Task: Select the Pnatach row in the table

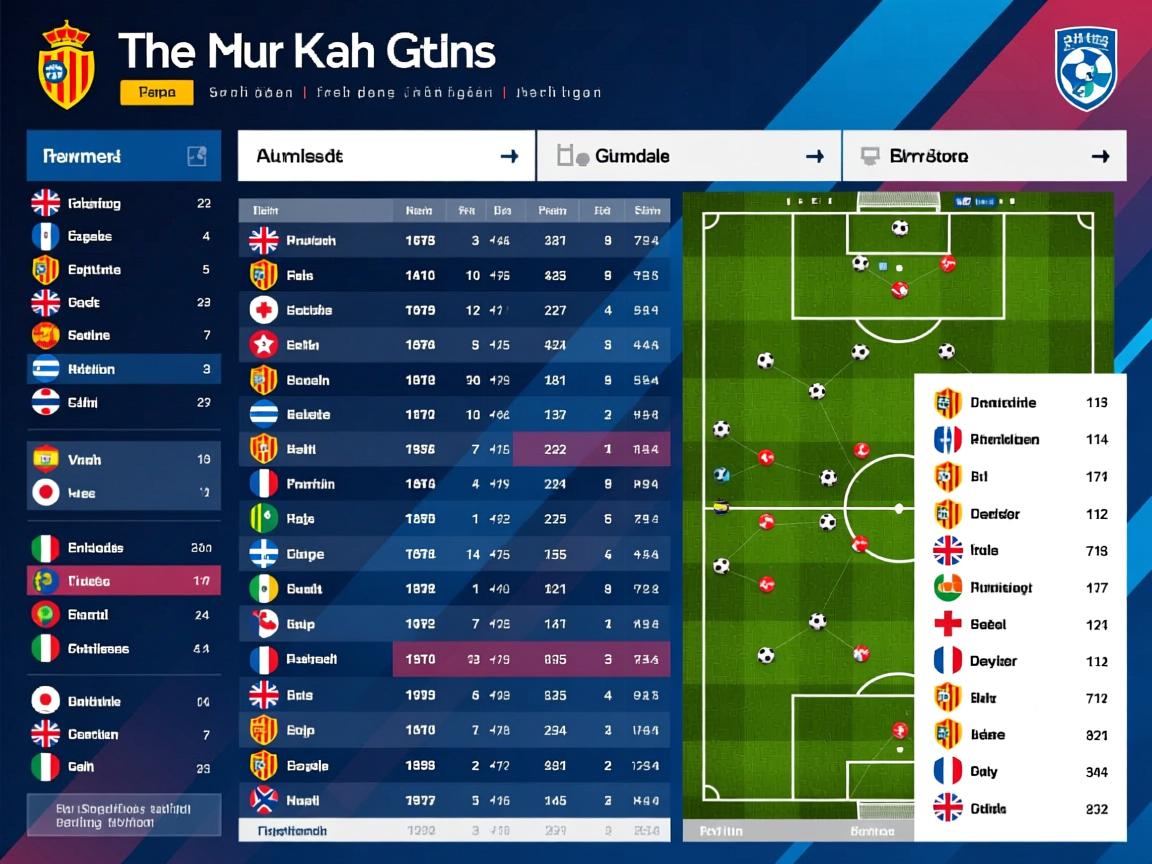Action: 454,240
